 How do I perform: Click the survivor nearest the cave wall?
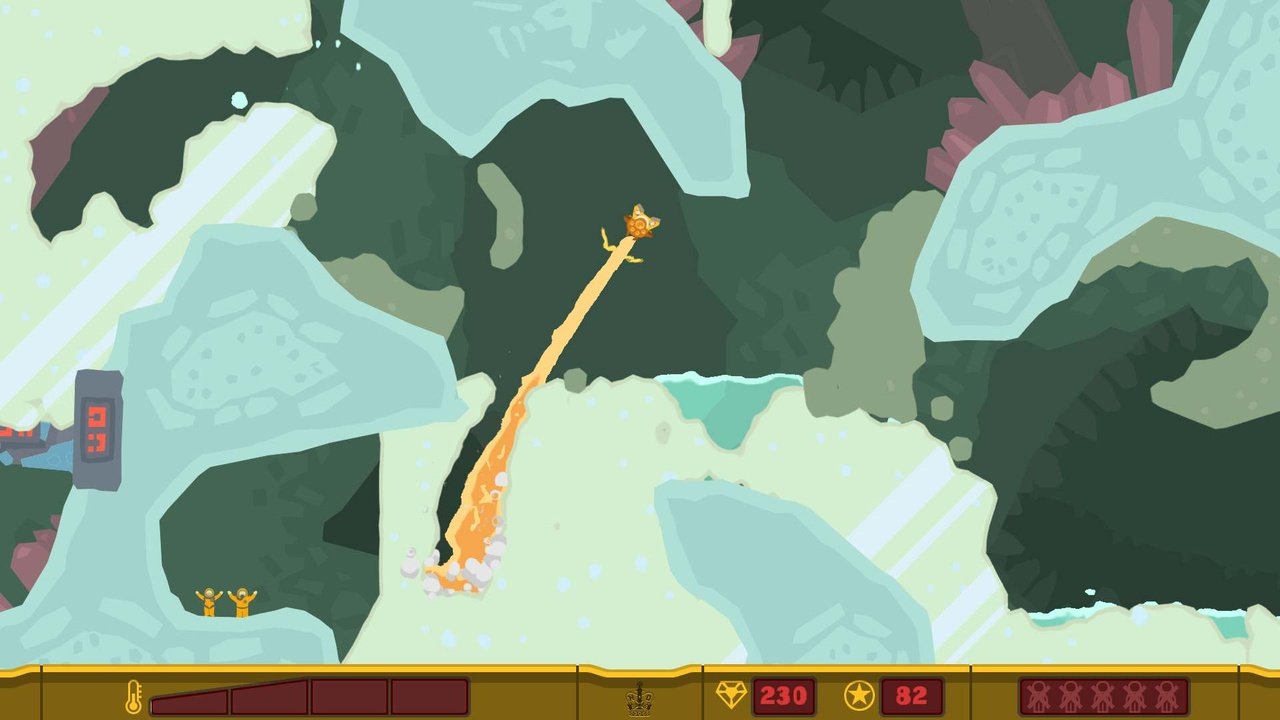[208, 602]
